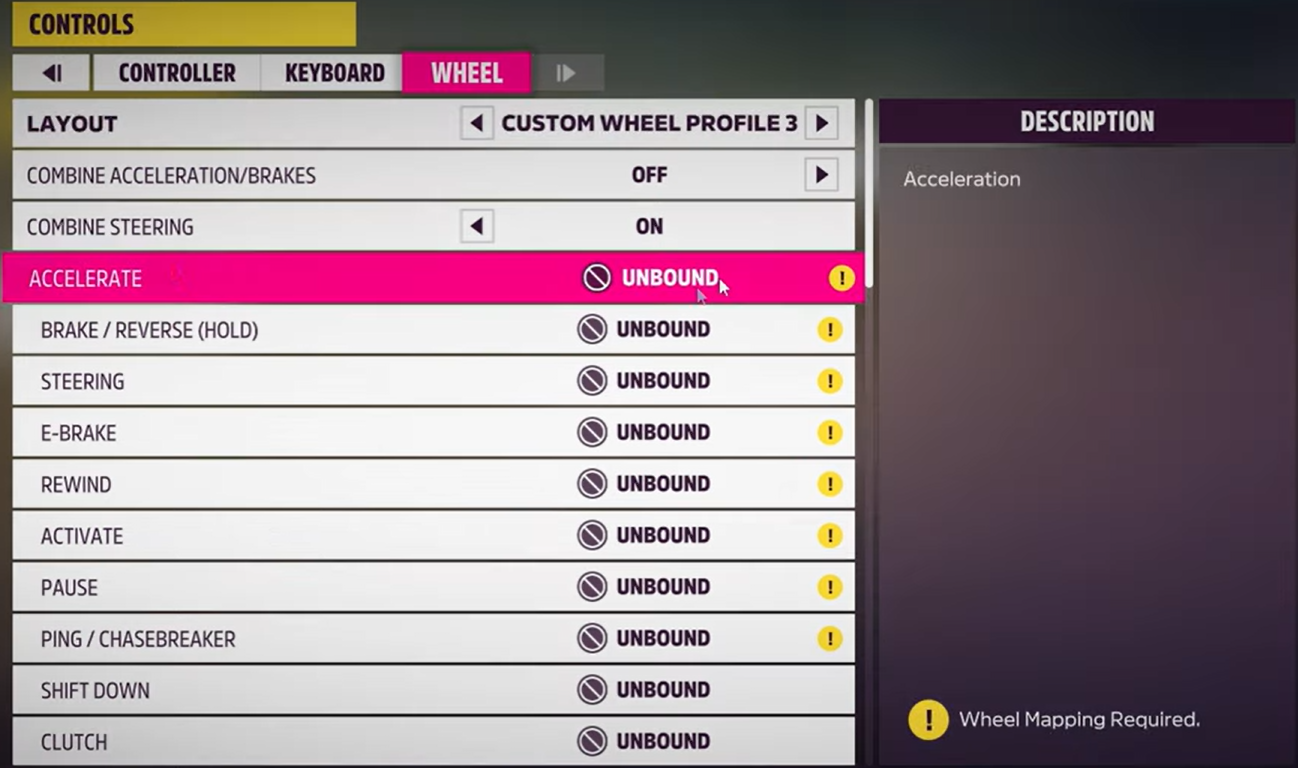Turn off Combine Steering with left arrow

pos(477,227)
